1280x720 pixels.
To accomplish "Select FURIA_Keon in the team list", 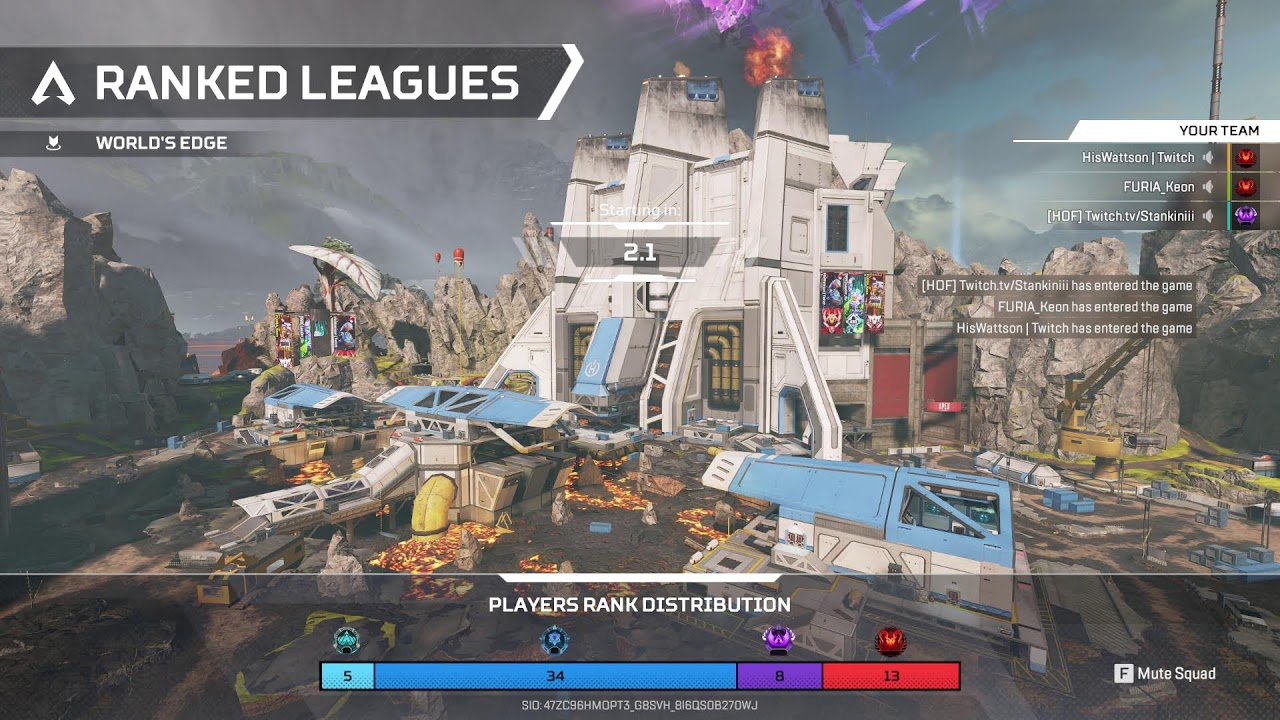I will pos(1158,187).
